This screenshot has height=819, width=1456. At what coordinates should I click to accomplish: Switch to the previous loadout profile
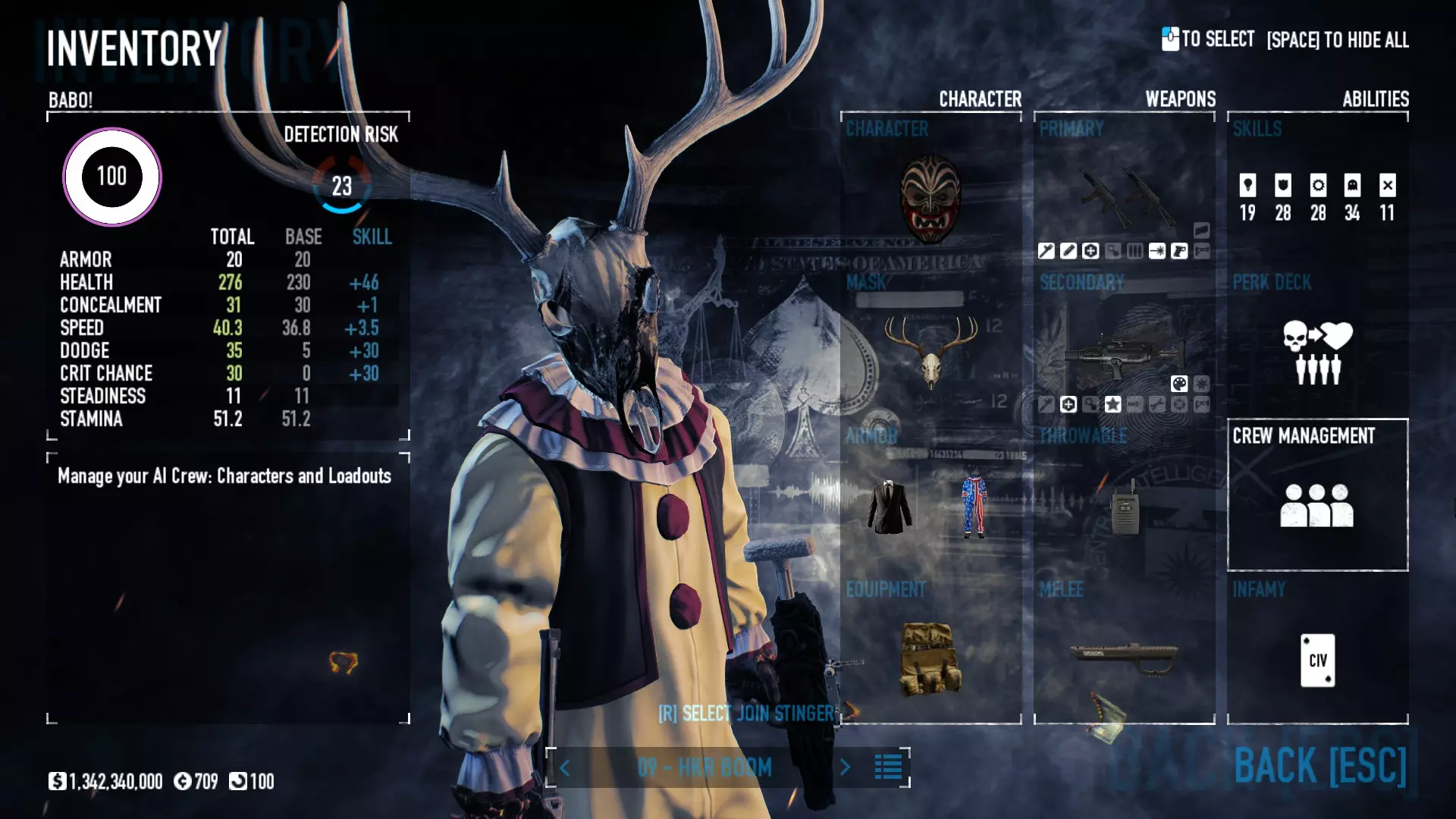coord(565,767)
